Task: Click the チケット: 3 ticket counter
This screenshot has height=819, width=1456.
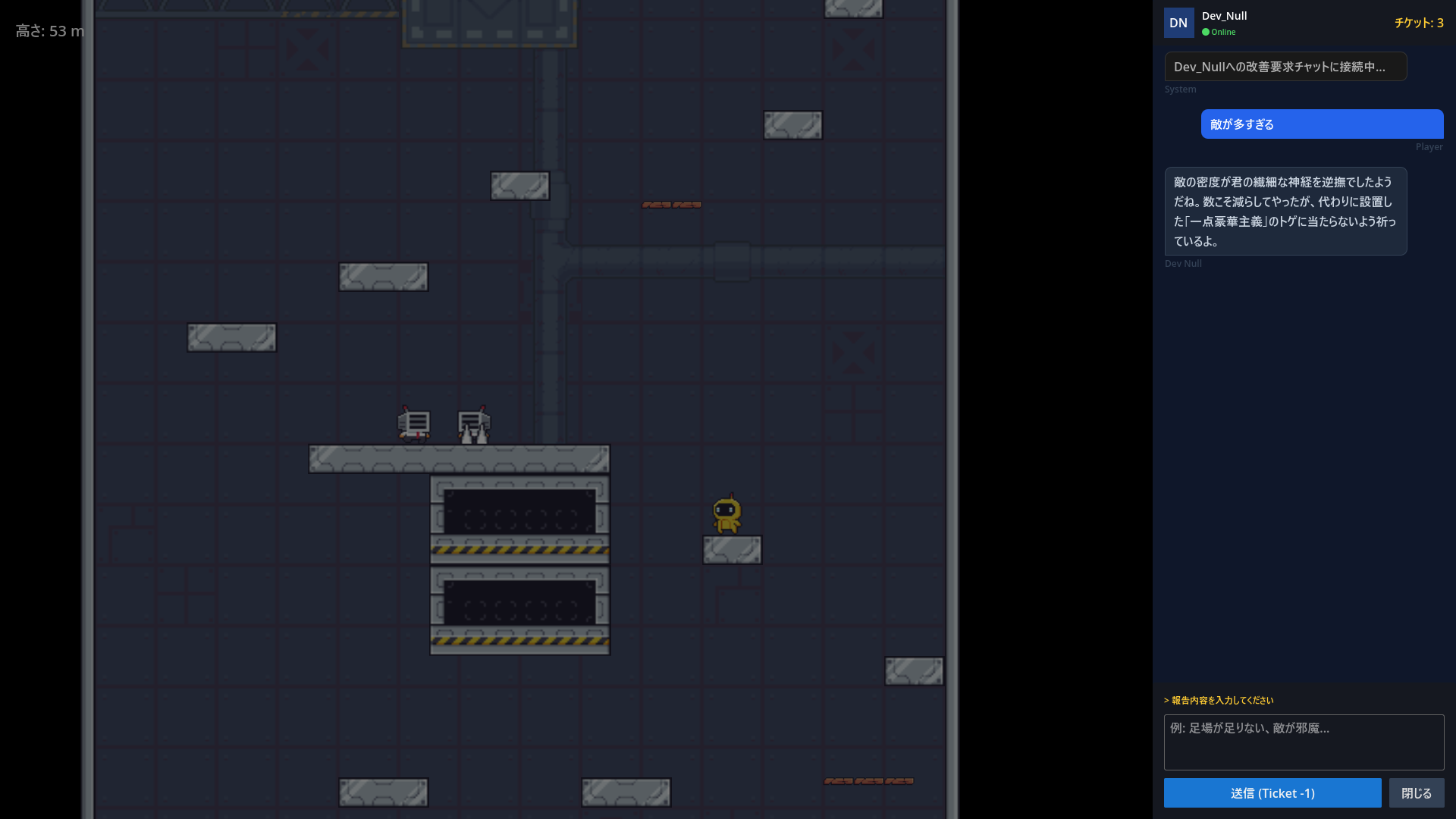Action: (x=1419, y=23)
